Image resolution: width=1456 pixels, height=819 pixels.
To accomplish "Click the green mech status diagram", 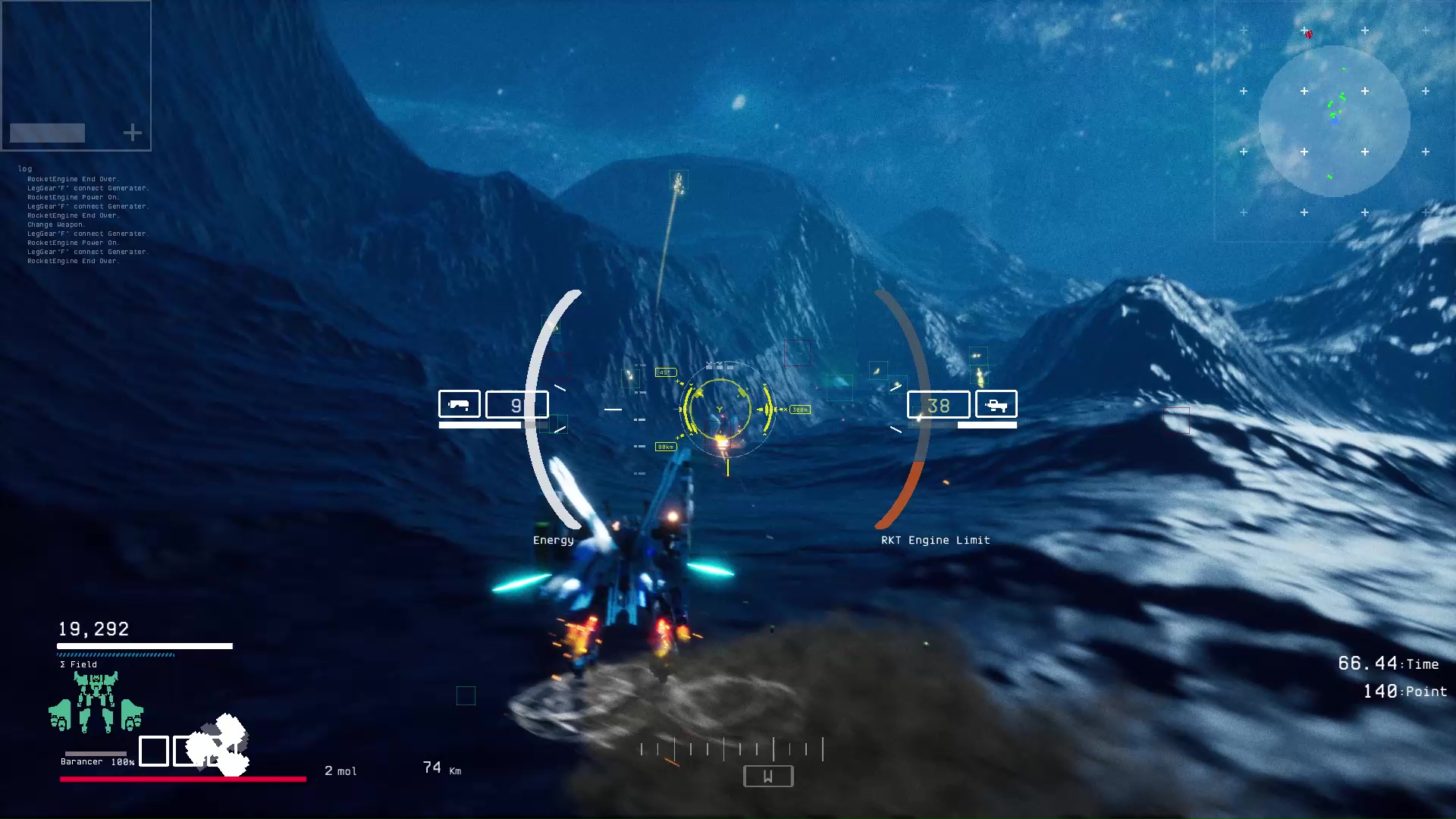I will 96,702.
